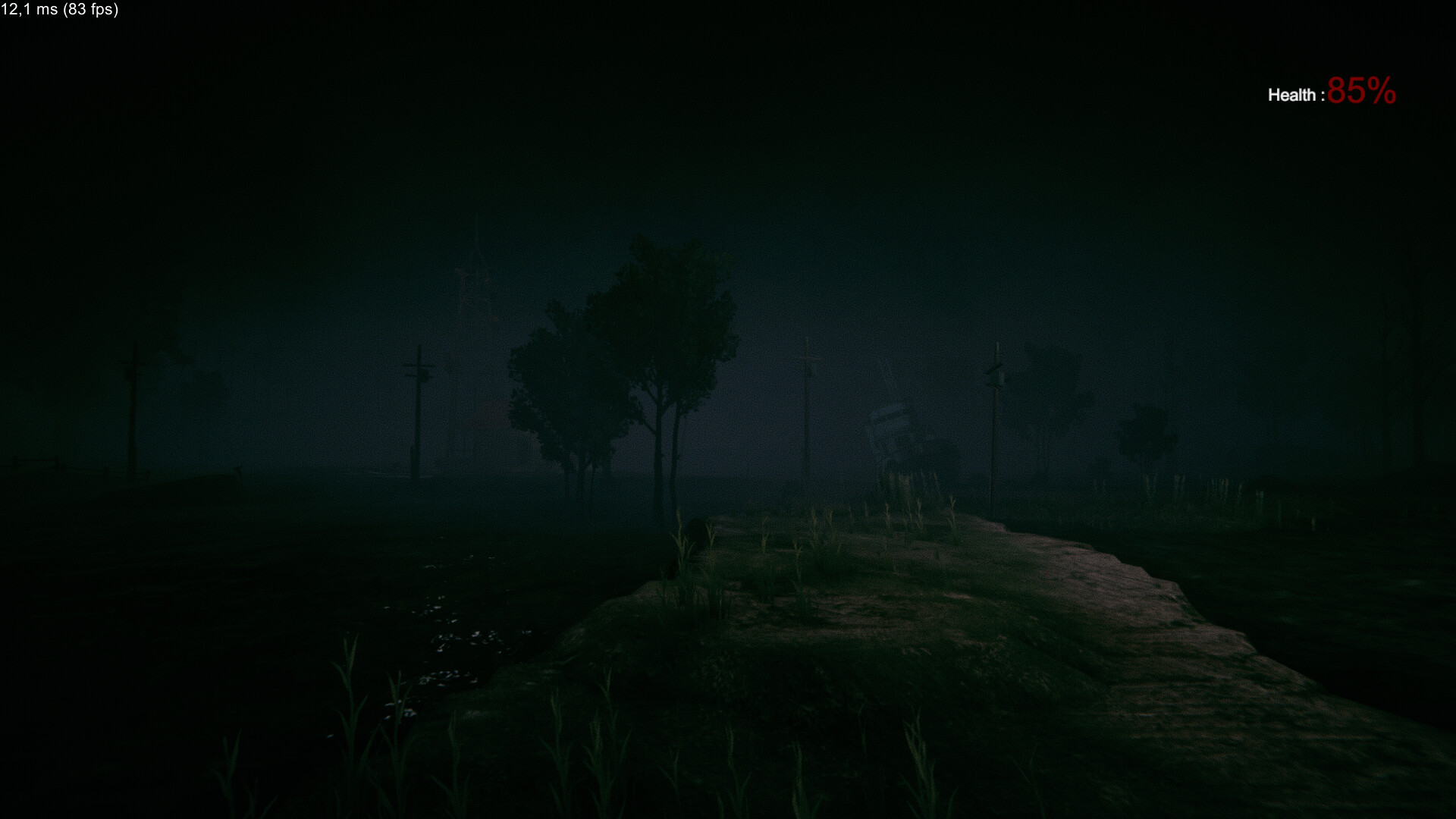Click the word Health in the HUD

pyautogui.click(x=1293, y=94)
